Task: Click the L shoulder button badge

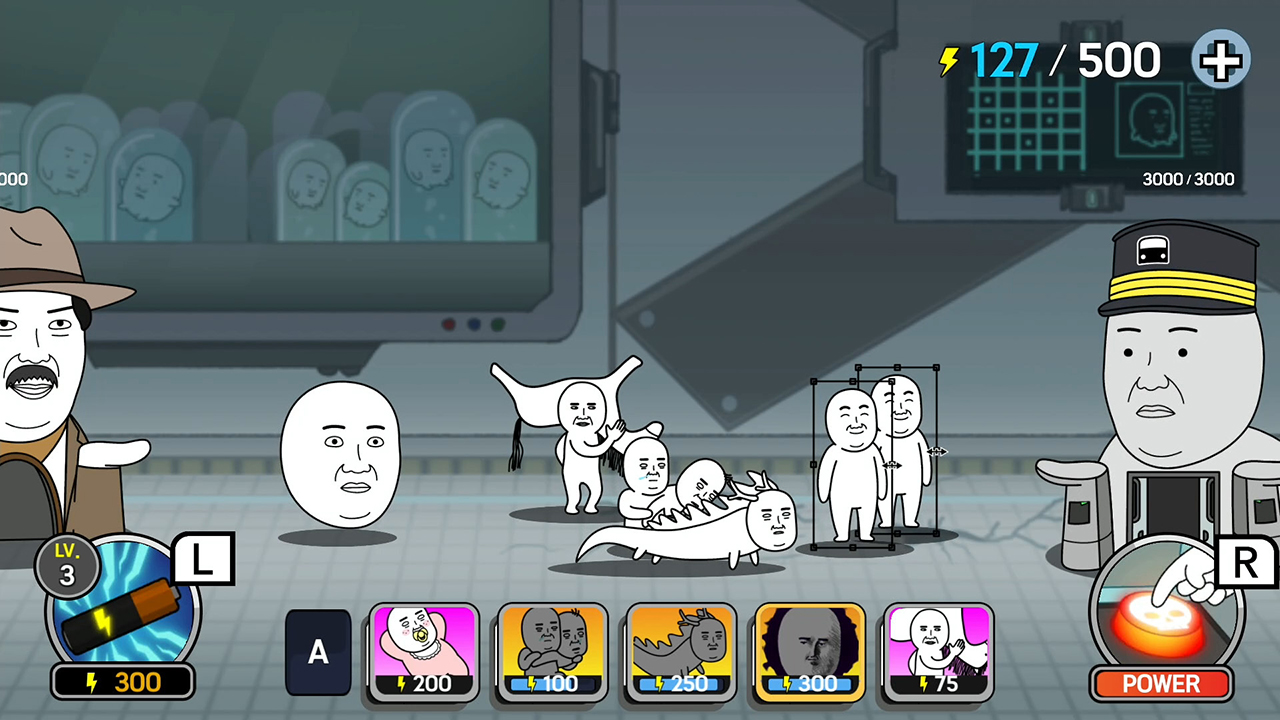Action: coord(204,560)
